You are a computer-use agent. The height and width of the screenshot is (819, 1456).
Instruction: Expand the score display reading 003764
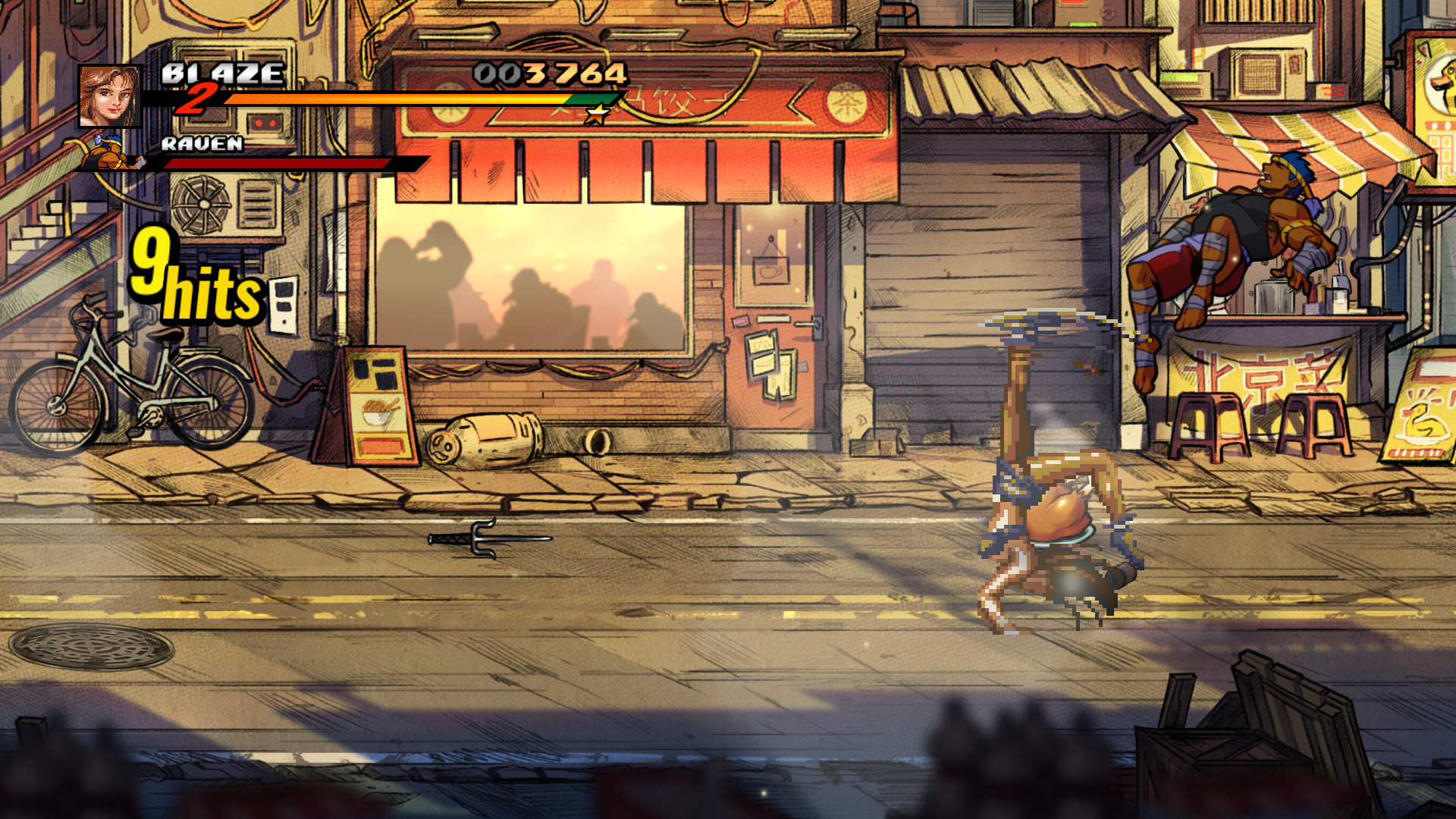point(548,75)
